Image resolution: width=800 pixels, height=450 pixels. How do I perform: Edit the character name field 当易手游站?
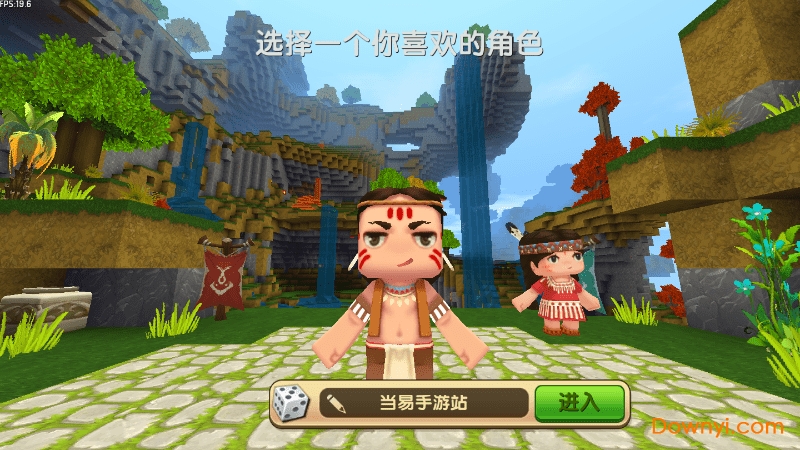pyautogui.click(x=424, y=404)
